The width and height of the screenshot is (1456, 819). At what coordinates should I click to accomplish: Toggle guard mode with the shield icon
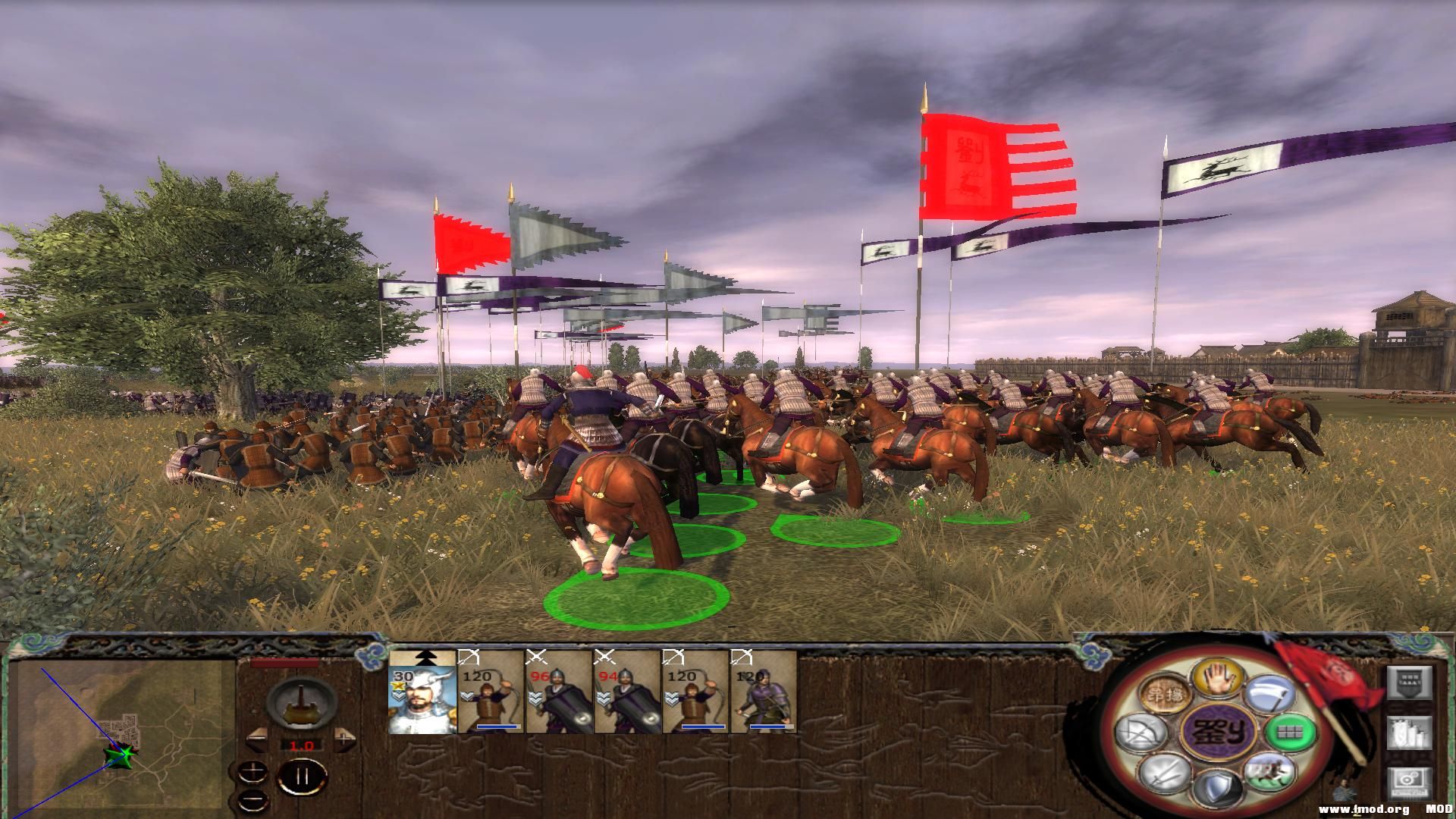1217,788
